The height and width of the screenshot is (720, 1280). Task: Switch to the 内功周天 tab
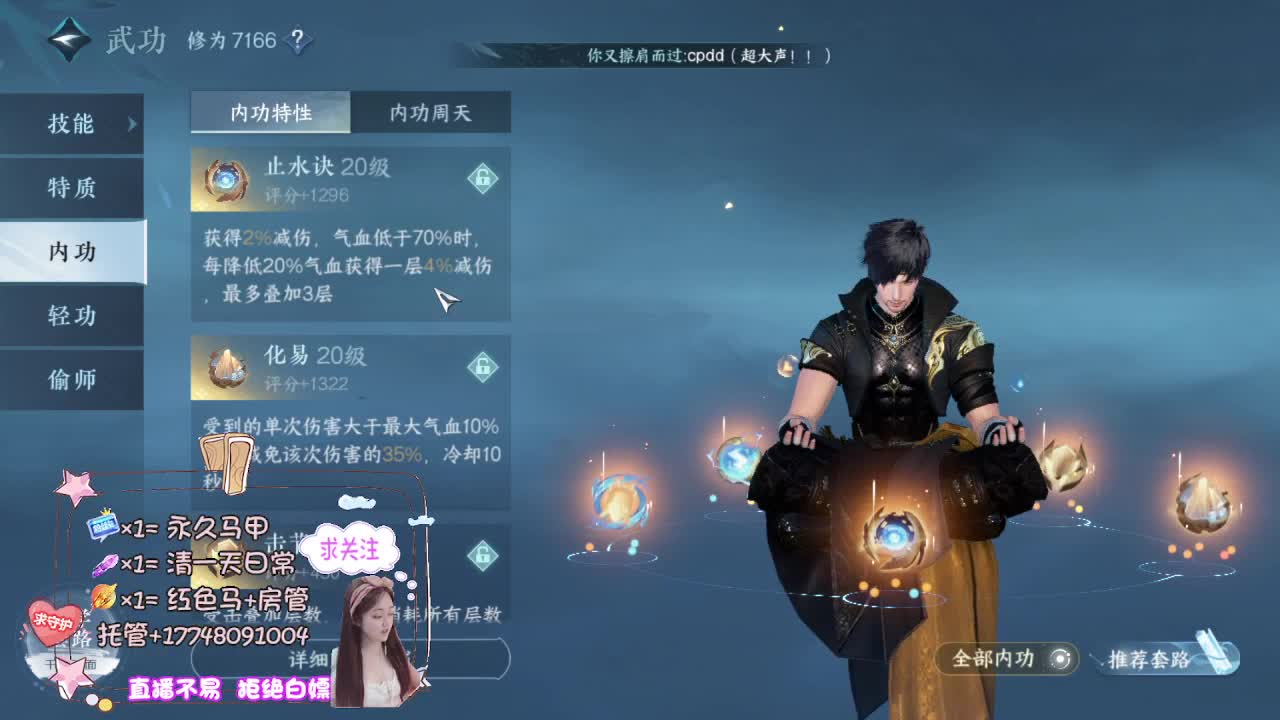(429, 112)
